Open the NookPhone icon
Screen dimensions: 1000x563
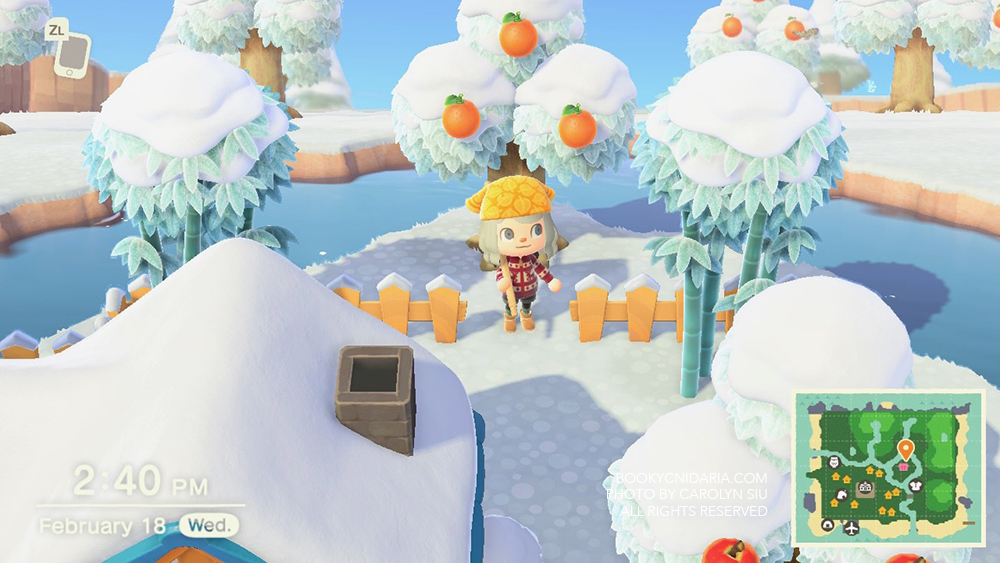(x=72, y=56)
